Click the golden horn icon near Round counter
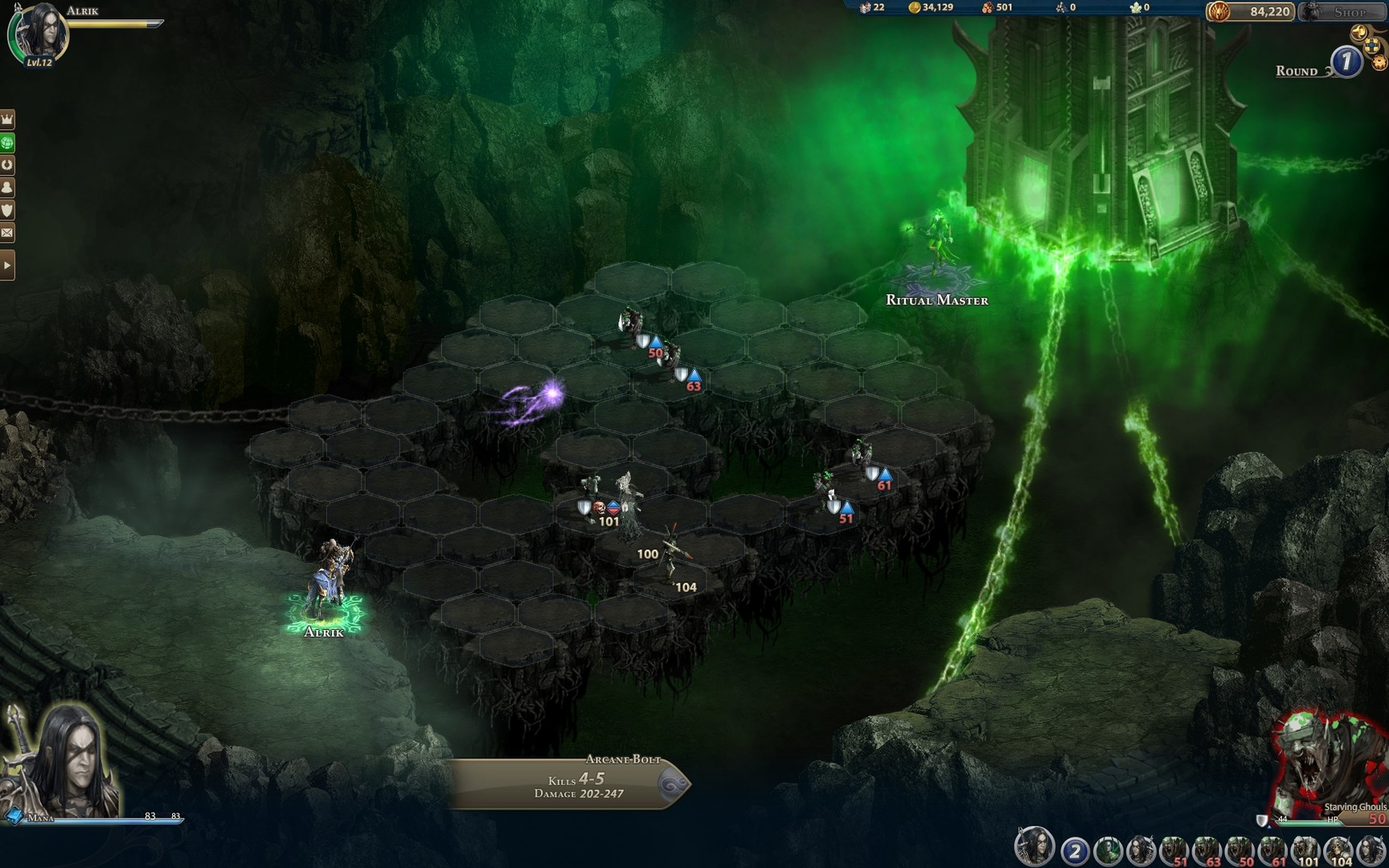This screenshot has height=868, width=1389. point(1358,31)
